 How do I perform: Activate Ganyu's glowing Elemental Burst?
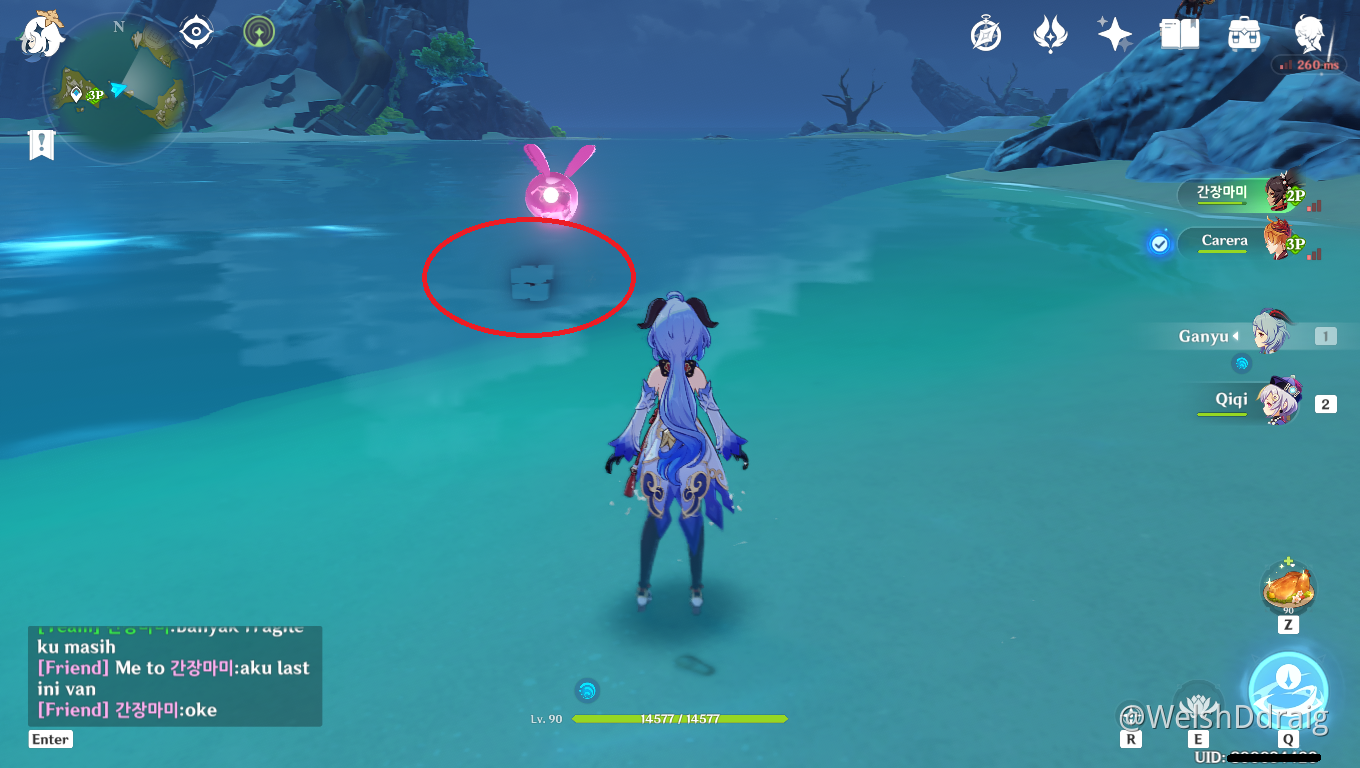(x=1288, y=692)
